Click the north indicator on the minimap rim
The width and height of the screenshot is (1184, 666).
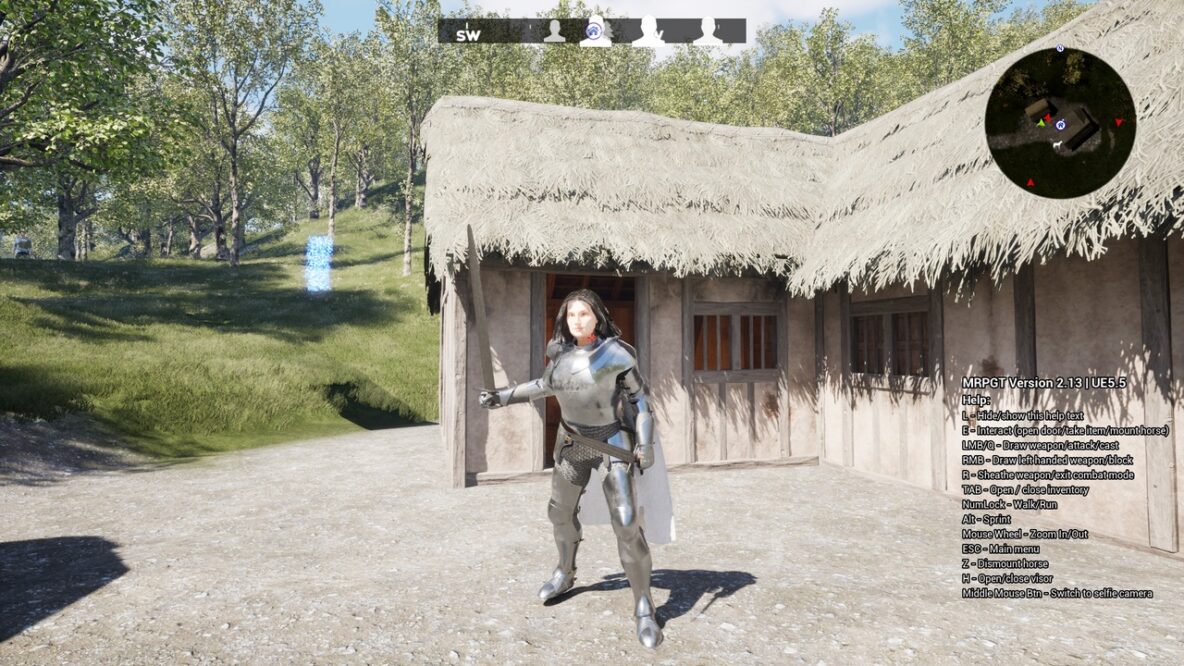point(1060,48)
